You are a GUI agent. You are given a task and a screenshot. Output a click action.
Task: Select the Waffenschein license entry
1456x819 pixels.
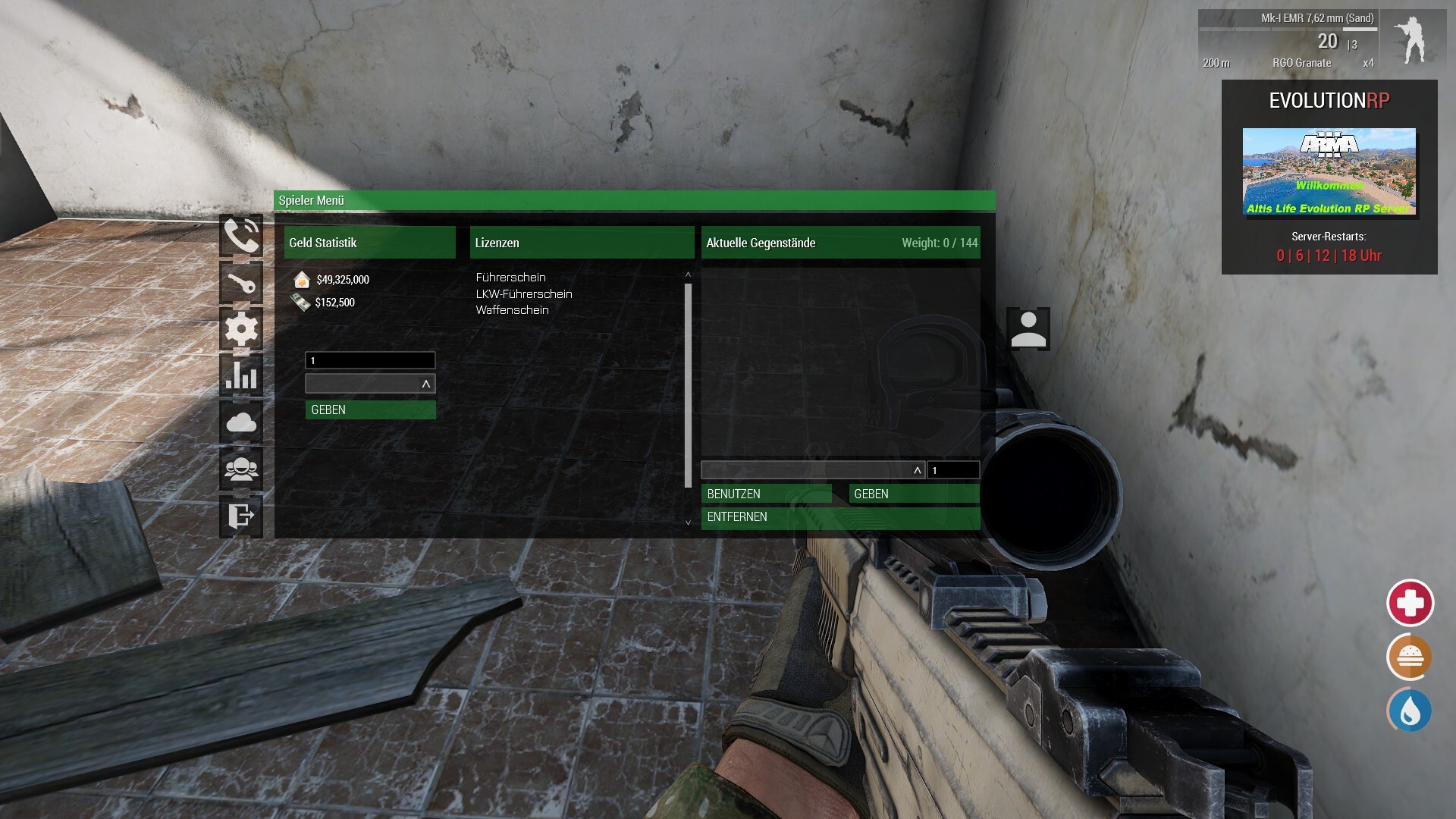[512, 310]
